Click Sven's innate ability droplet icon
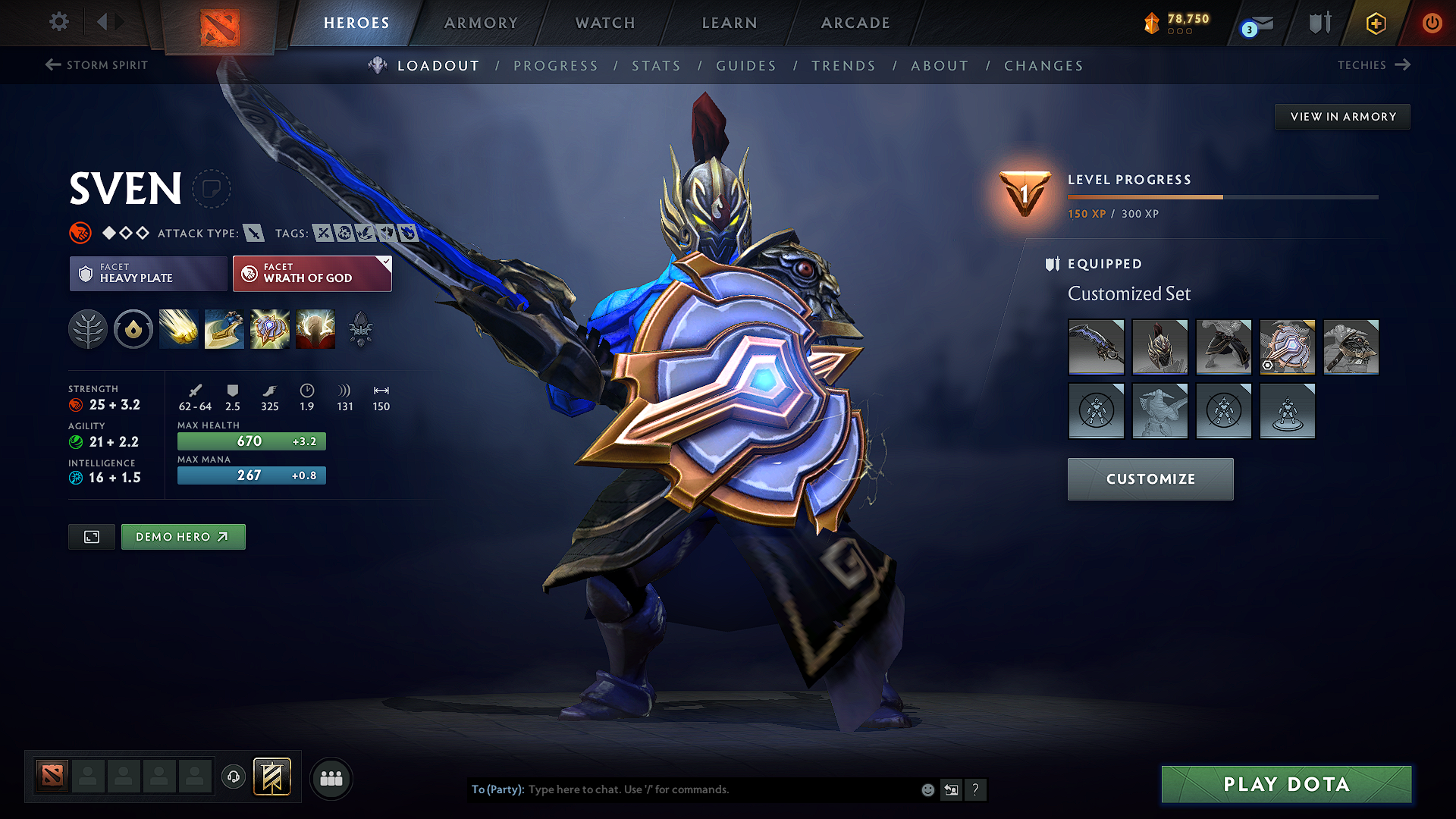 (x=133, y=329)
